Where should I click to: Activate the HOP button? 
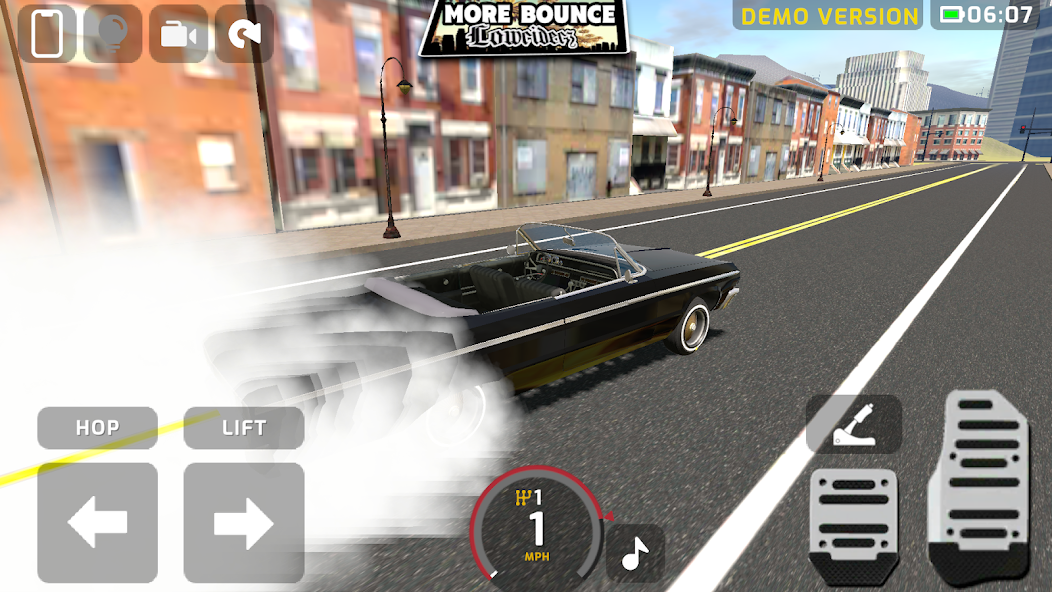click(98, 428)
